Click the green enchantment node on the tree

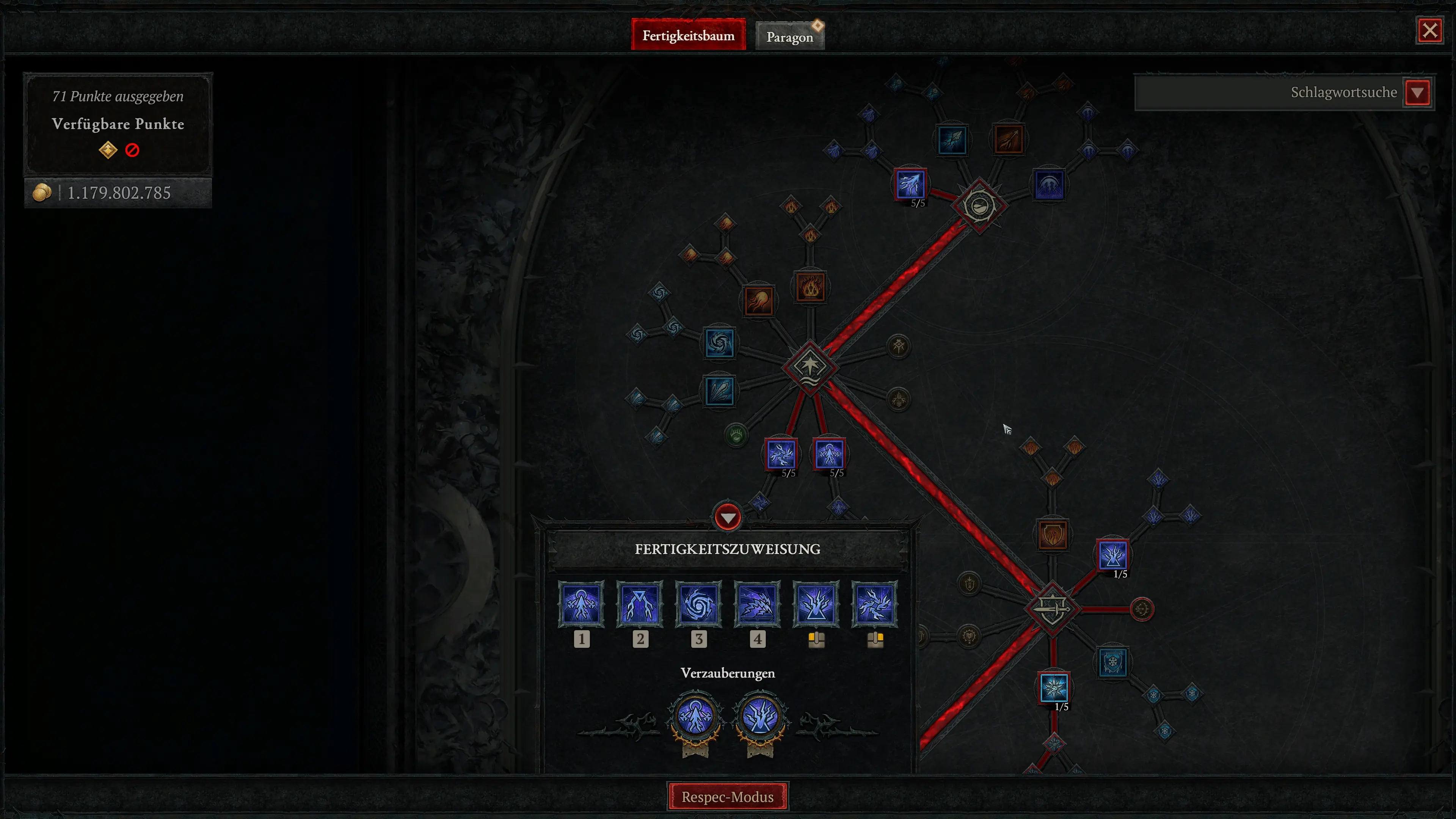click(x=736, y=435)
